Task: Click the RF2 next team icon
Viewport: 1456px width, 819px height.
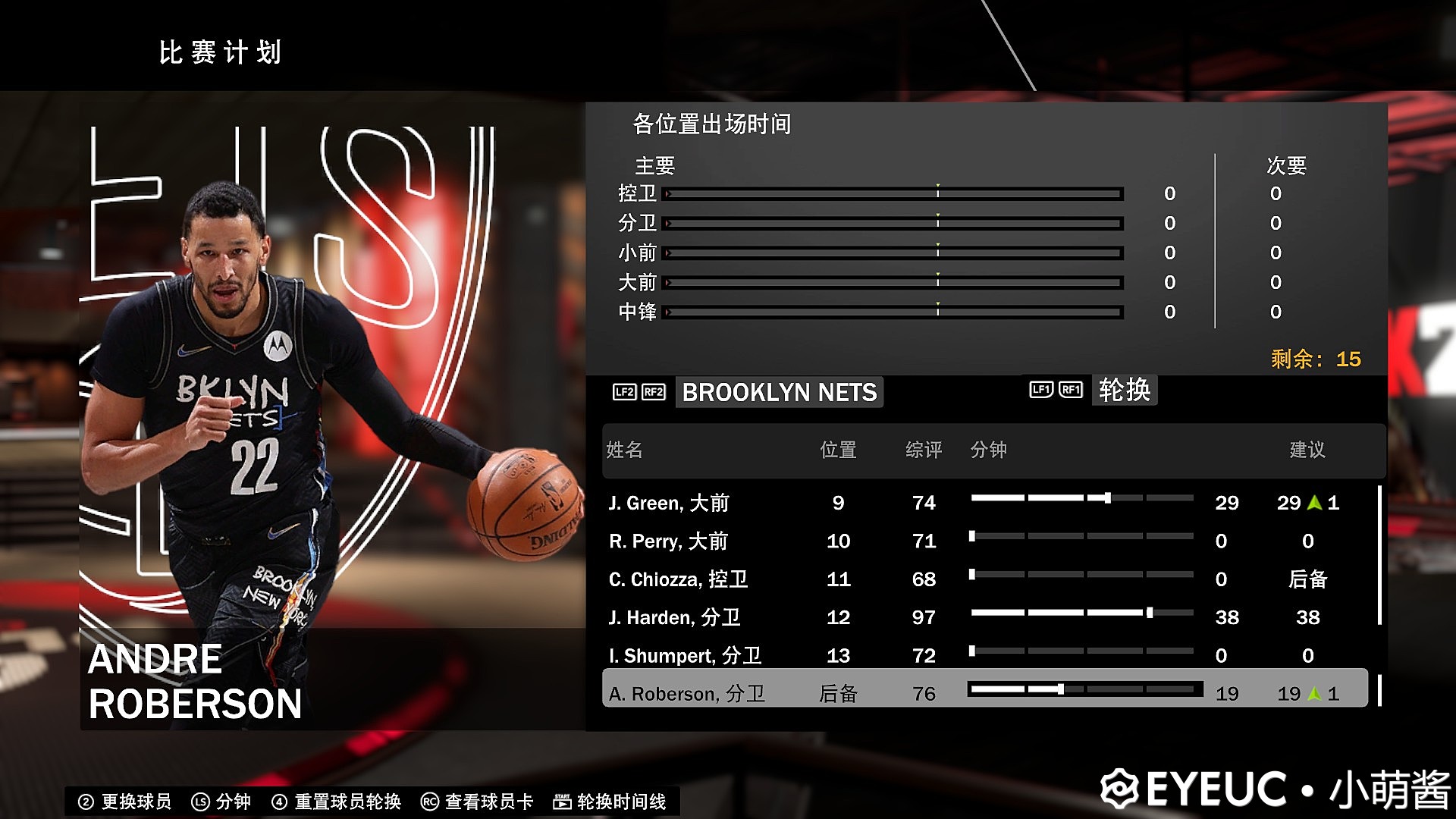Action: coord(654,392)
